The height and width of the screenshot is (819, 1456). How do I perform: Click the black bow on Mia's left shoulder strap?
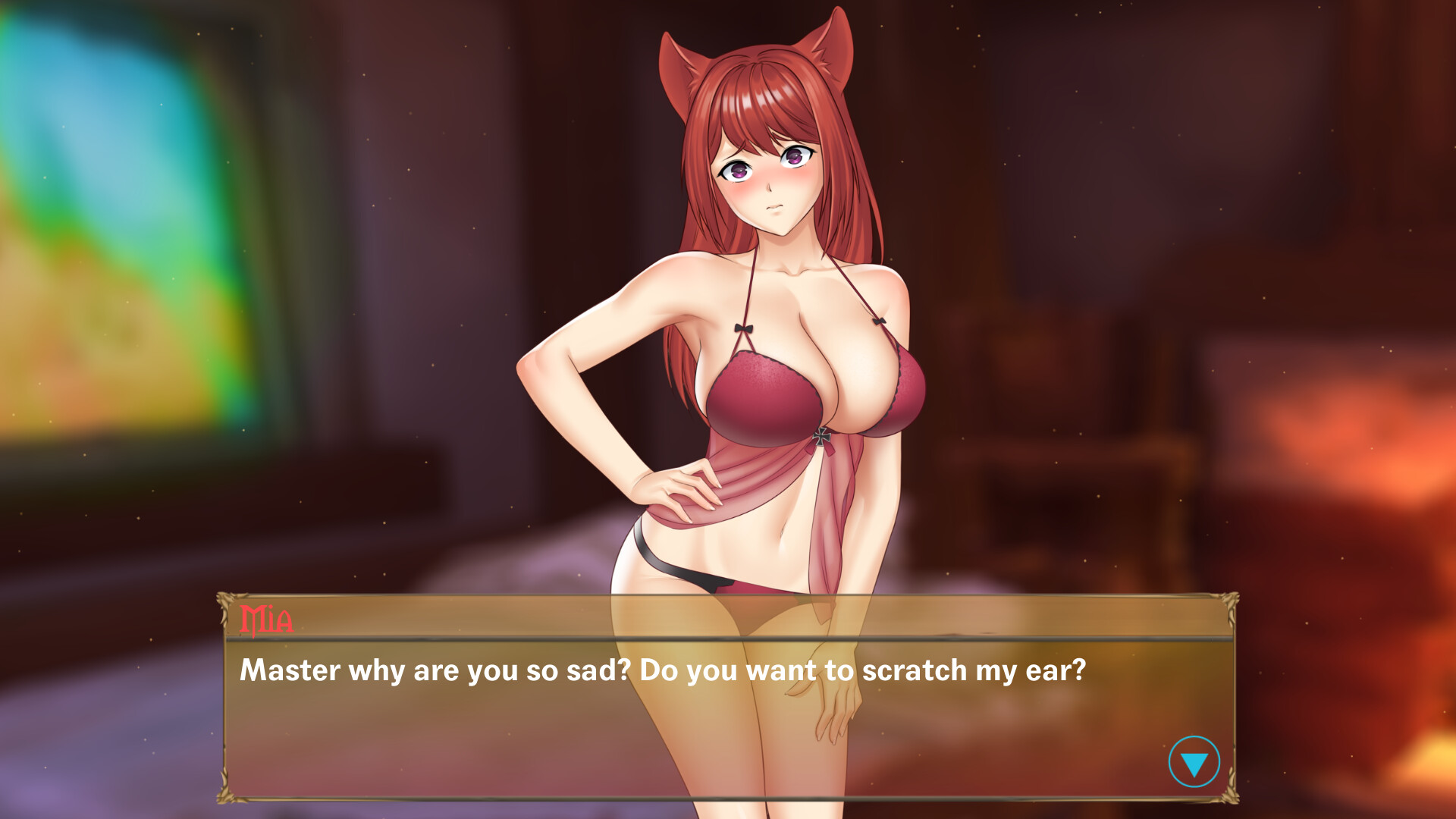(x=880, y=322)
